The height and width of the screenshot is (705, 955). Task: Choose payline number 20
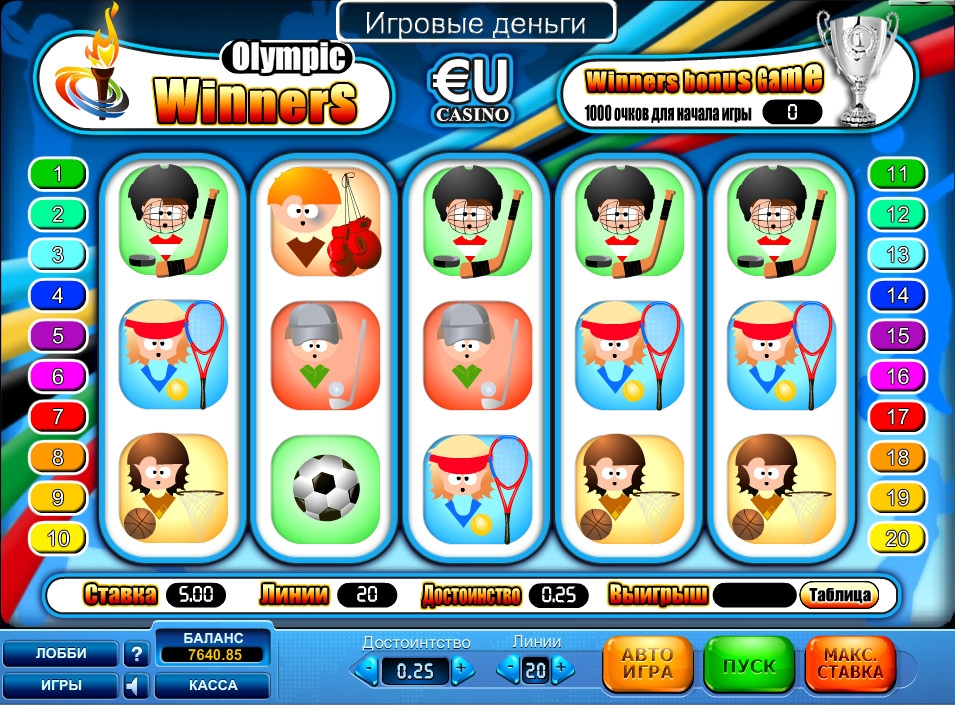tap(897, 539)
